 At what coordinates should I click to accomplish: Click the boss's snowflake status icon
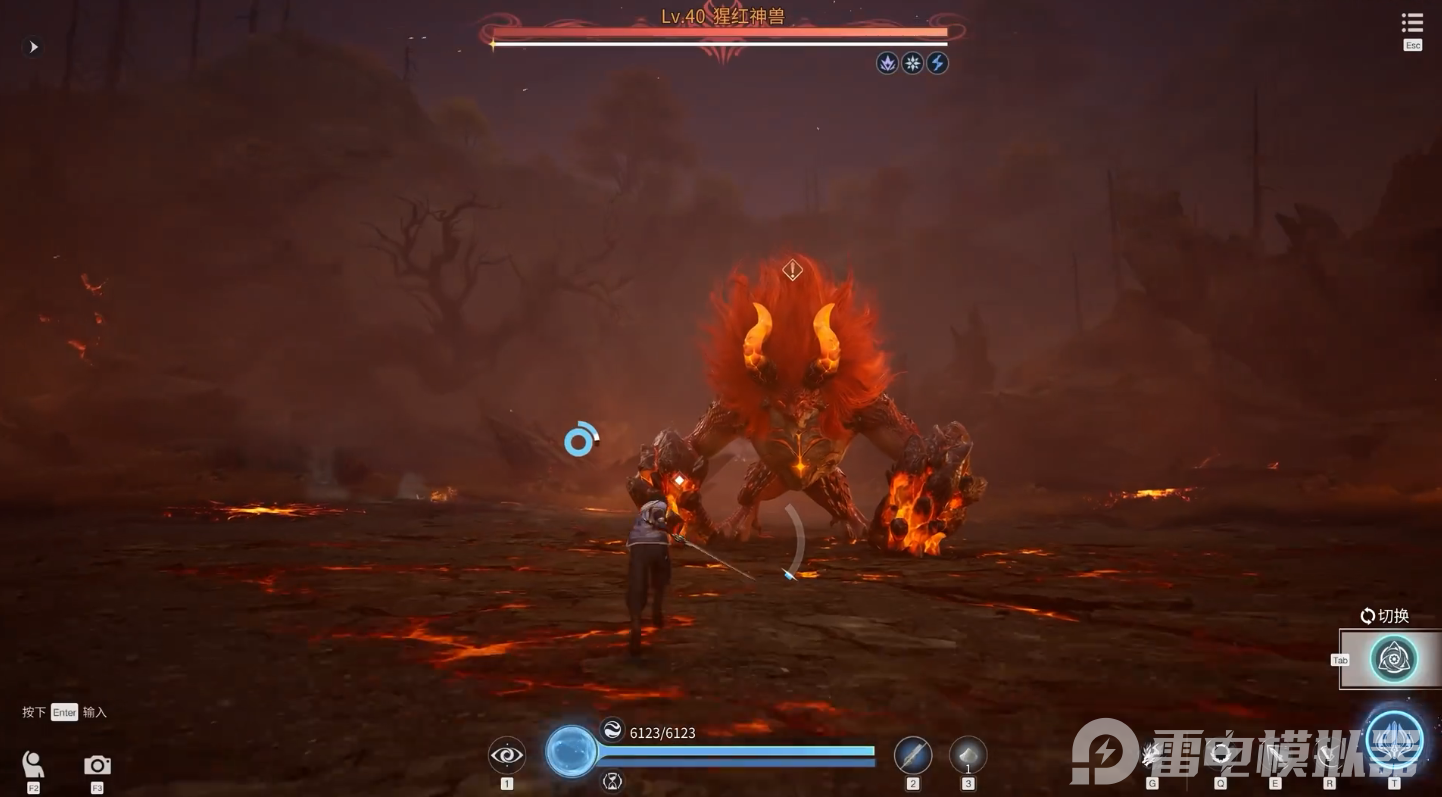912,63
